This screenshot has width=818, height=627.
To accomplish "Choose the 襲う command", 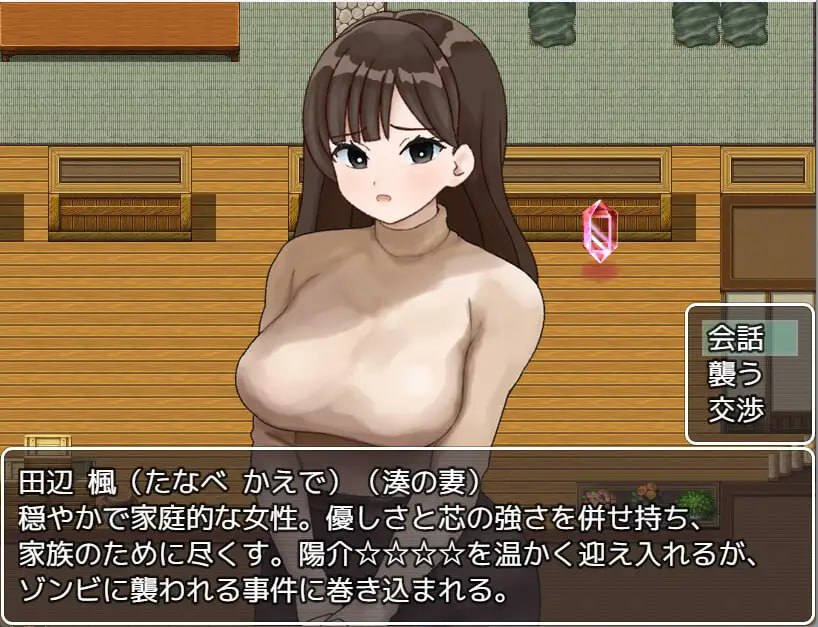I will click(736, 374).
